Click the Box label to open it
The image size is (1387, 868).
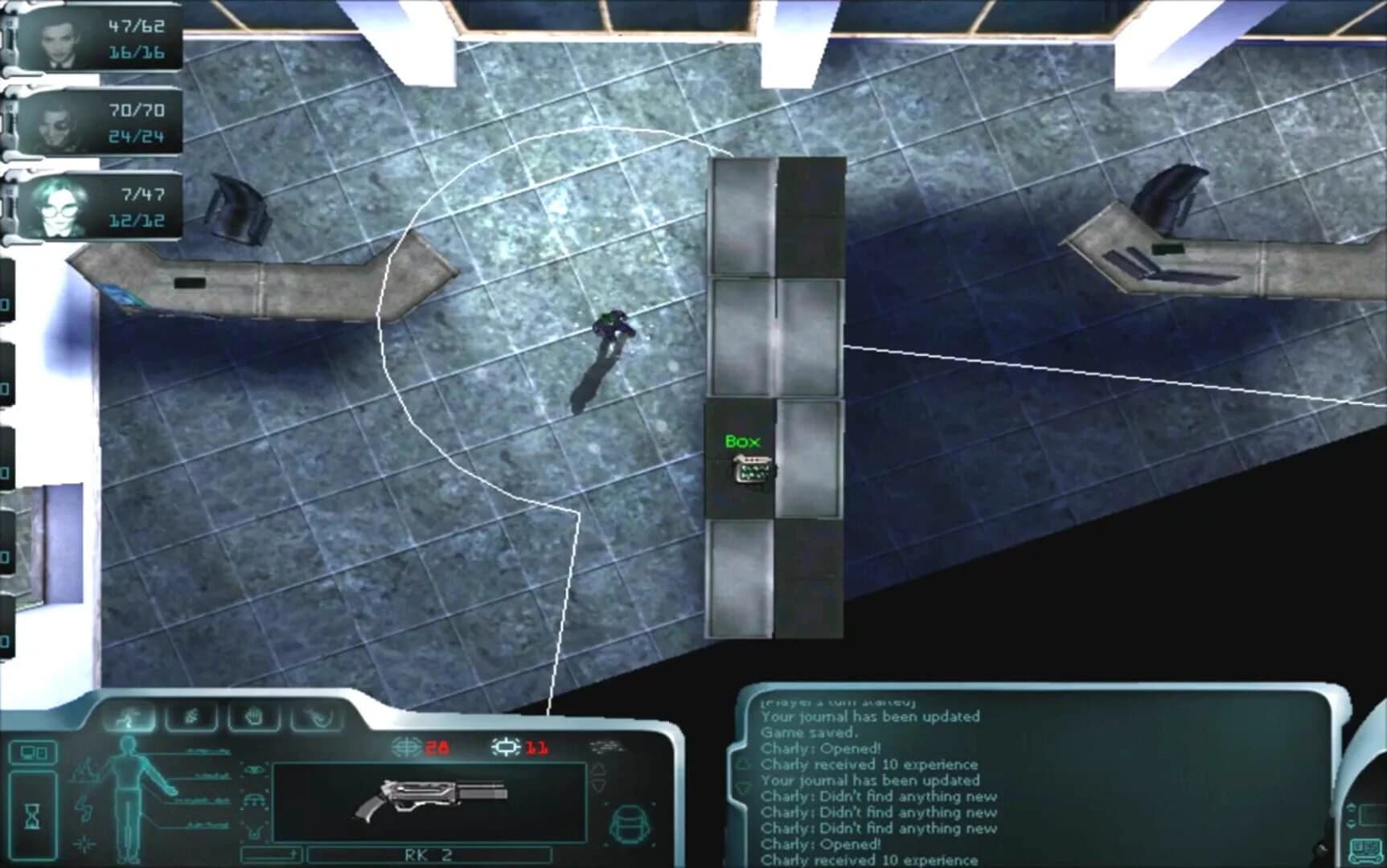tap(741, 440)
